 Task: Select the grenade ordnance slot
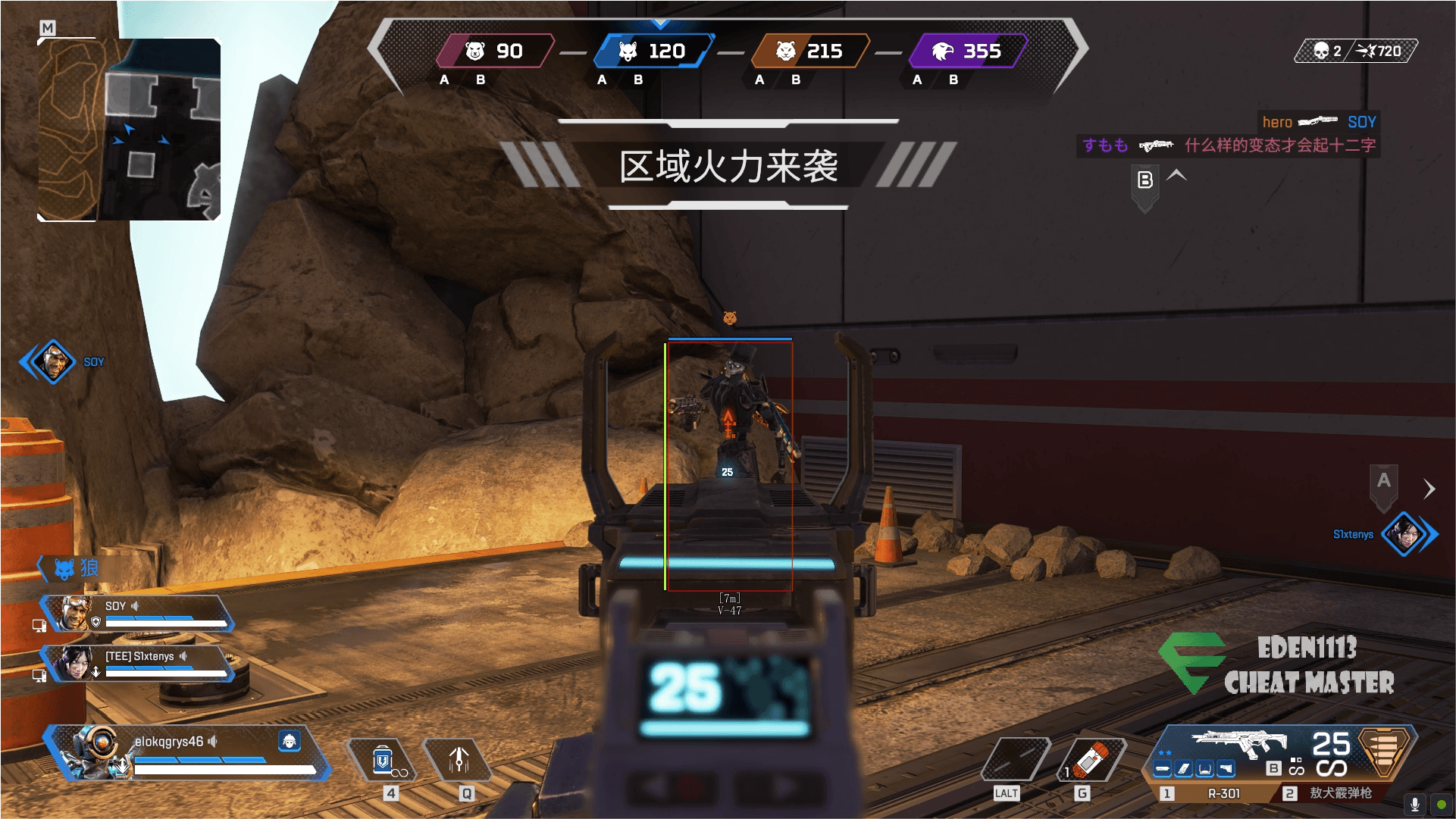tap(1091, 760)
